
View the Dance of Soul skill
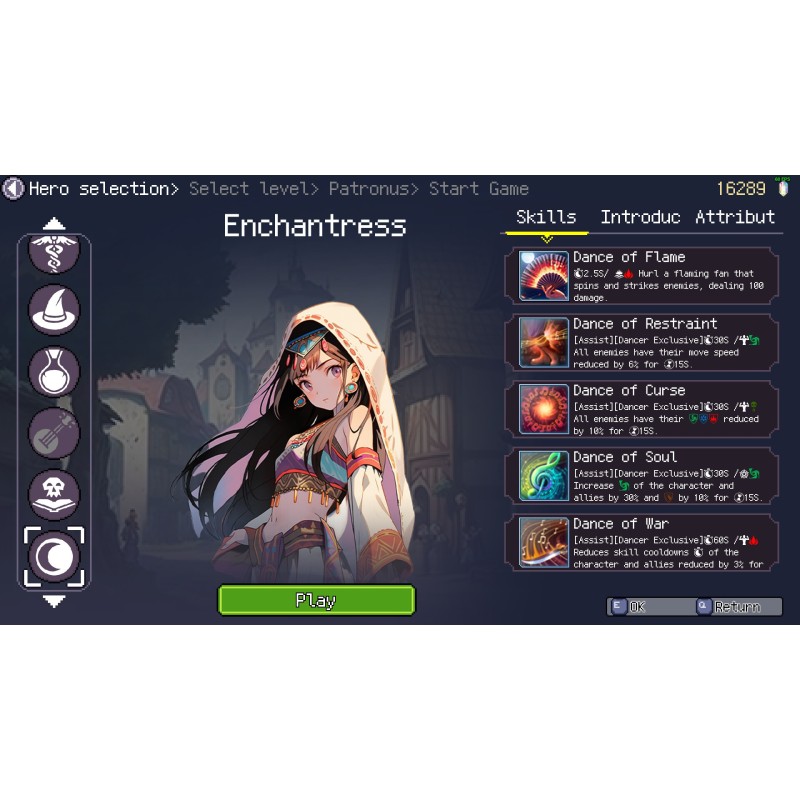click(642, 476)
